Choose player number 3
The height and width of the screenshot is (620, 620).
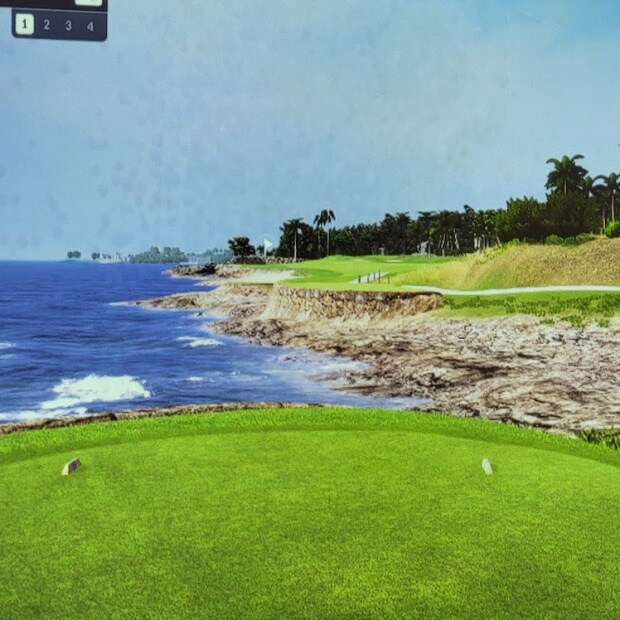tap(68, 25)
